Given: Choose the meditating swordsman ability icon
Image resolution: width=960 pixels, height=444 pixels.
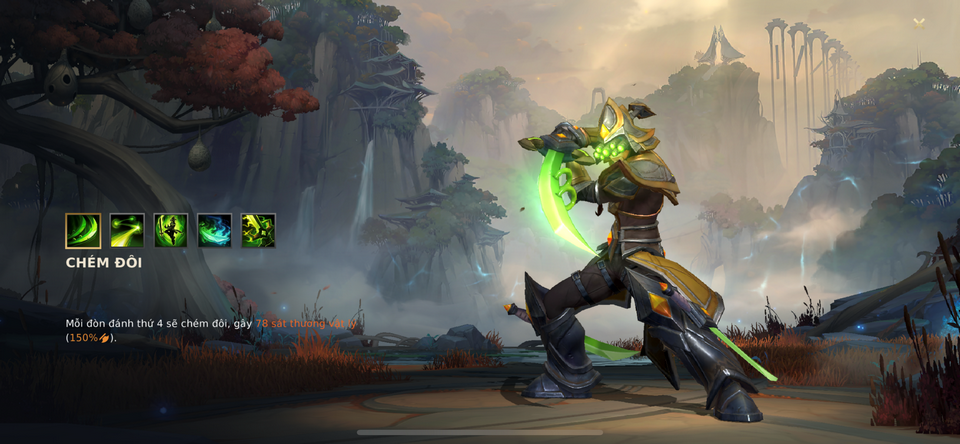Looking at the screenshot, I should [171, 230].
